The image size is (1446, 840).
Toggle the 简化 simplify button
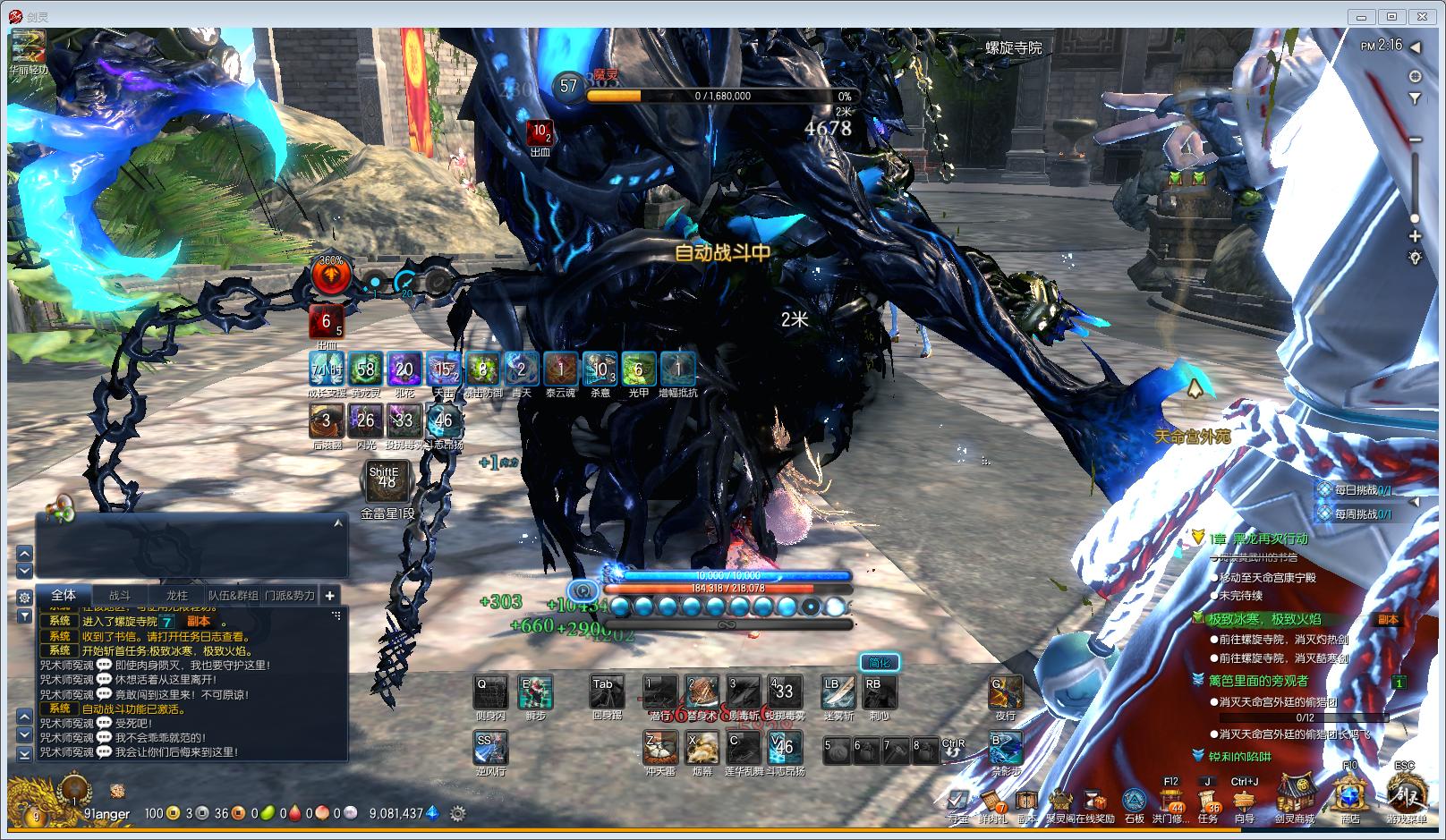click(880, 663)
